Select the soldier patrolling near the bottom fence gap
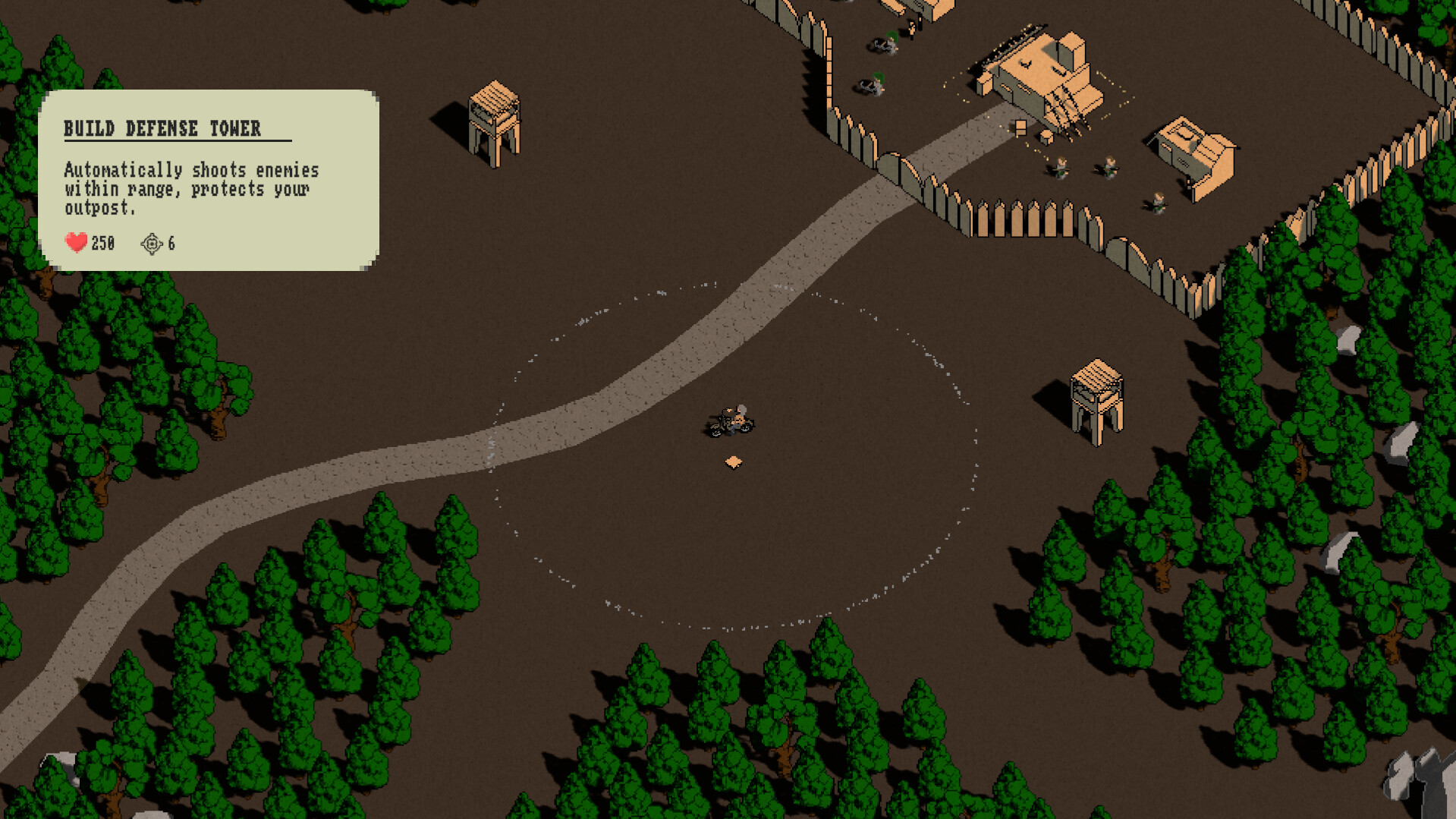Screen dimensions: 1456x819 1159,203
